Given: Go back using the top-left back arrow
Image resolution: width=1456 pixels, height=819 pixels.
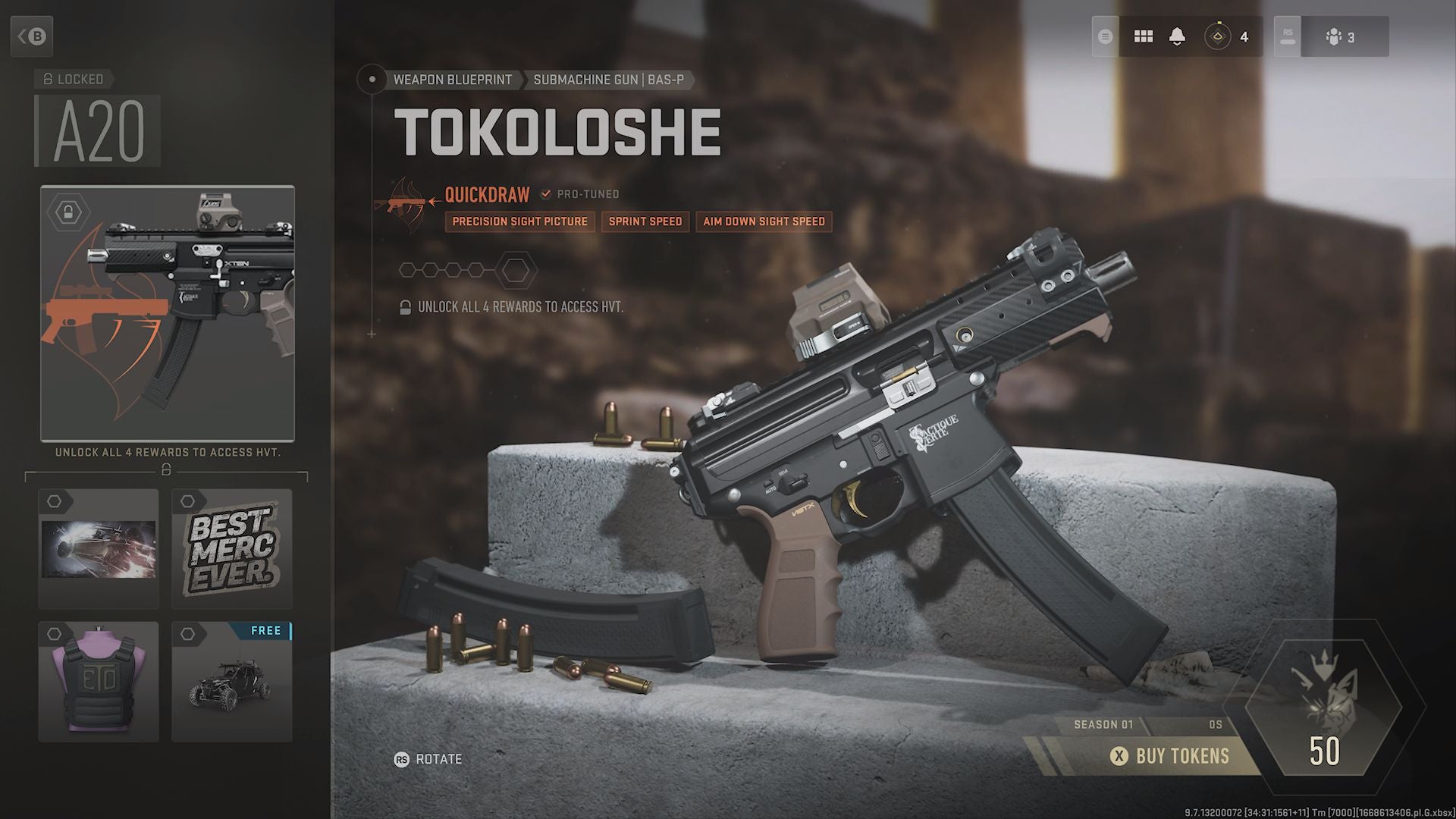Looking at the screenshot, I should pyautogui.click(x=32, y=36).
